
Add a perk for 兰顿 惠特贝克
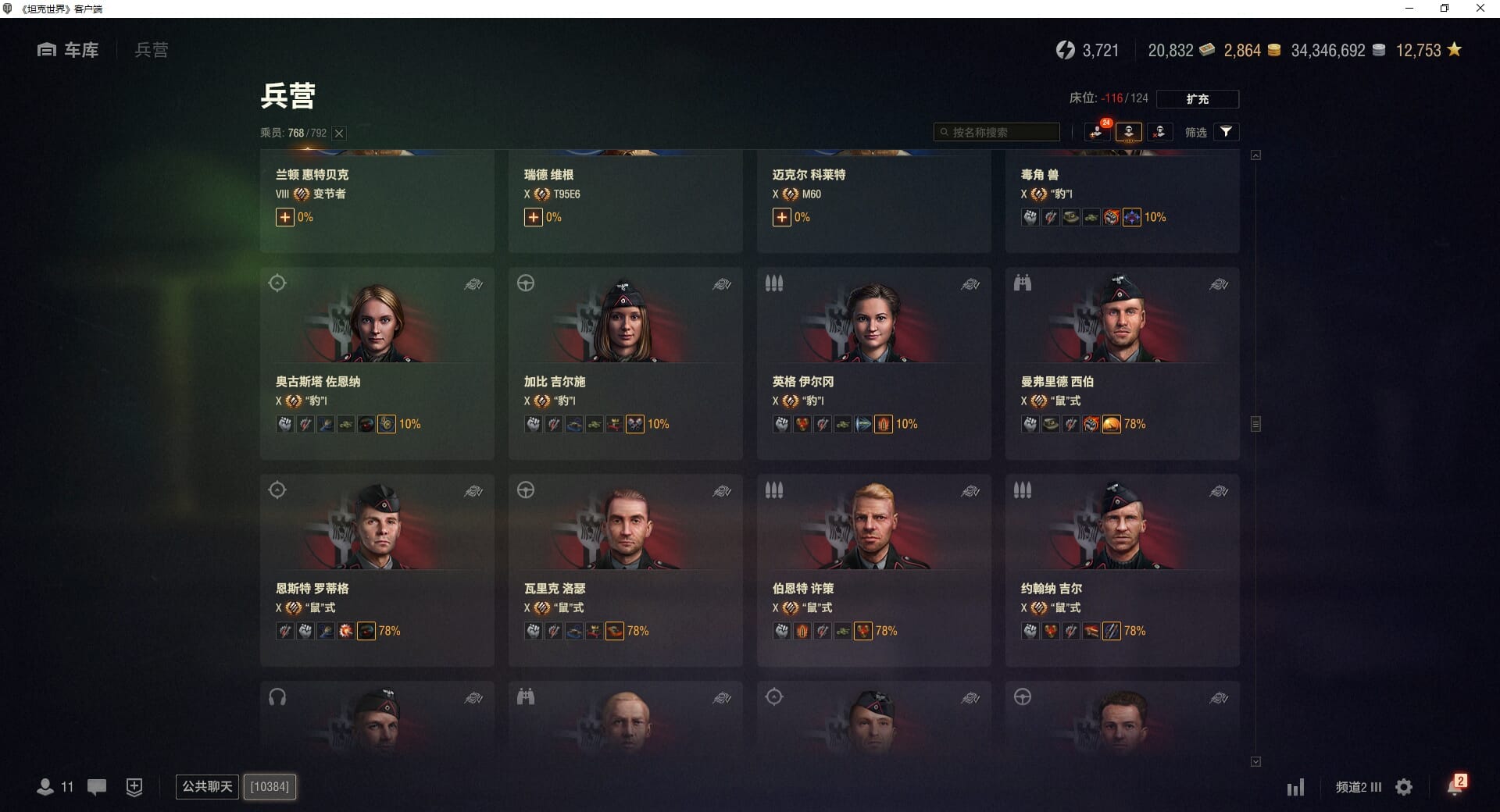(284, 218)
